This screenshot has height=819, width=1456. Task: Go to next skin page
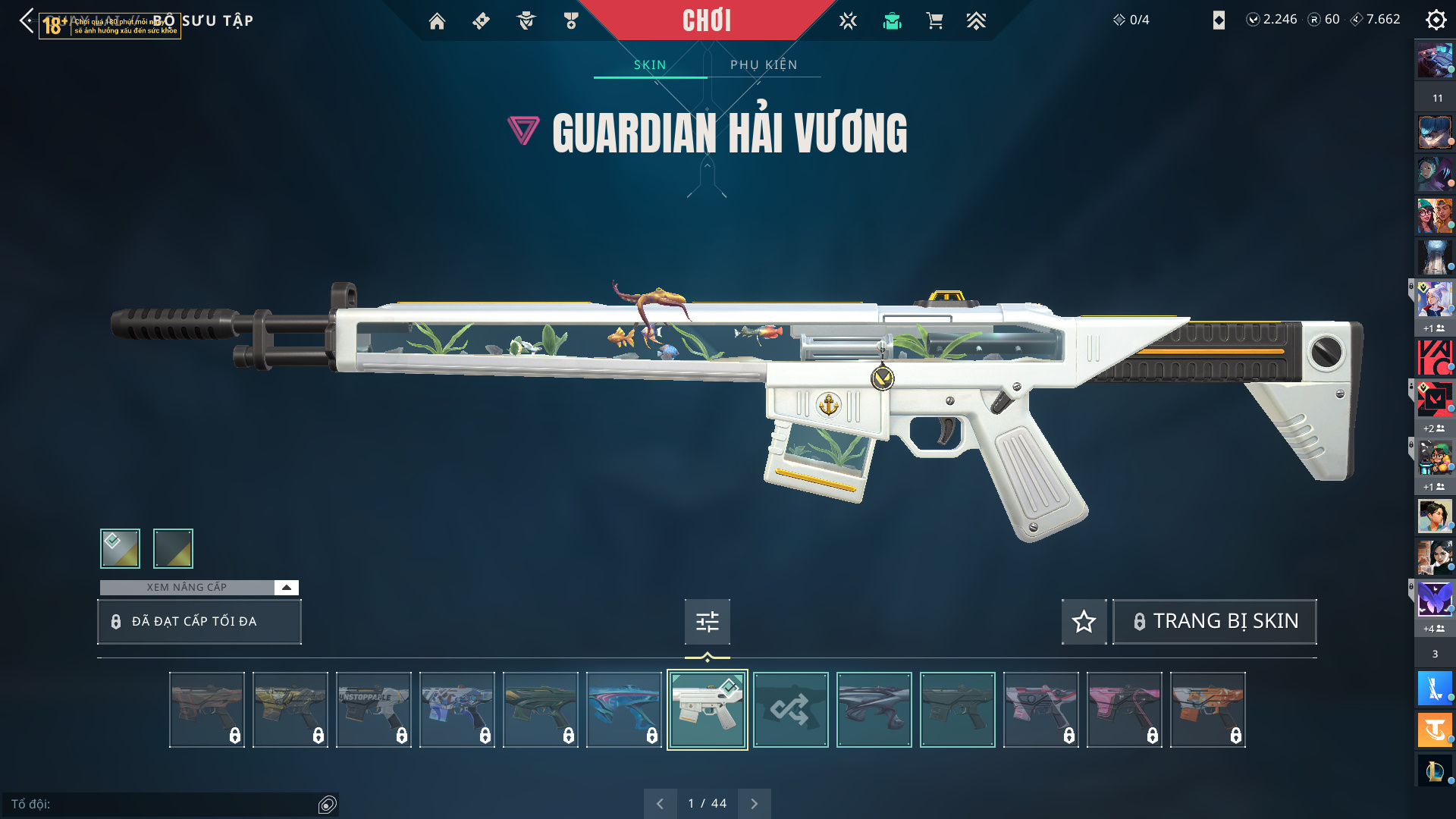tap(754, 803)
